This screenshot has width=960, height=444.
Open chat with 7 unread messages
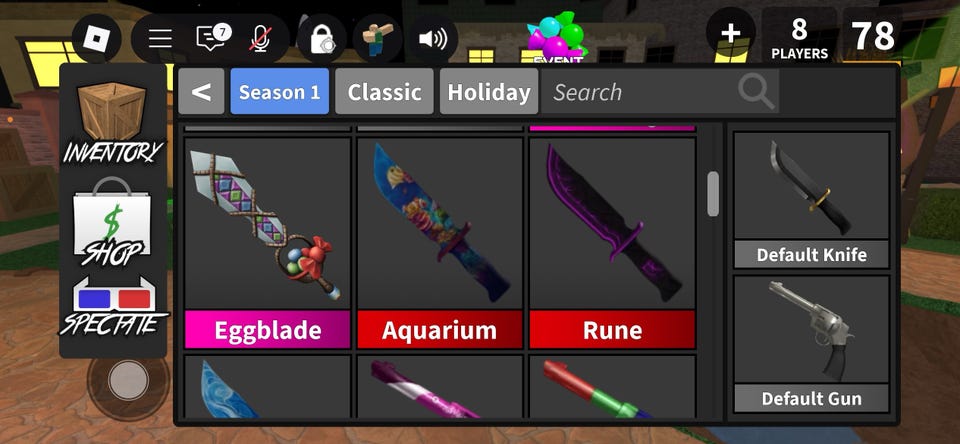[212, 39]
